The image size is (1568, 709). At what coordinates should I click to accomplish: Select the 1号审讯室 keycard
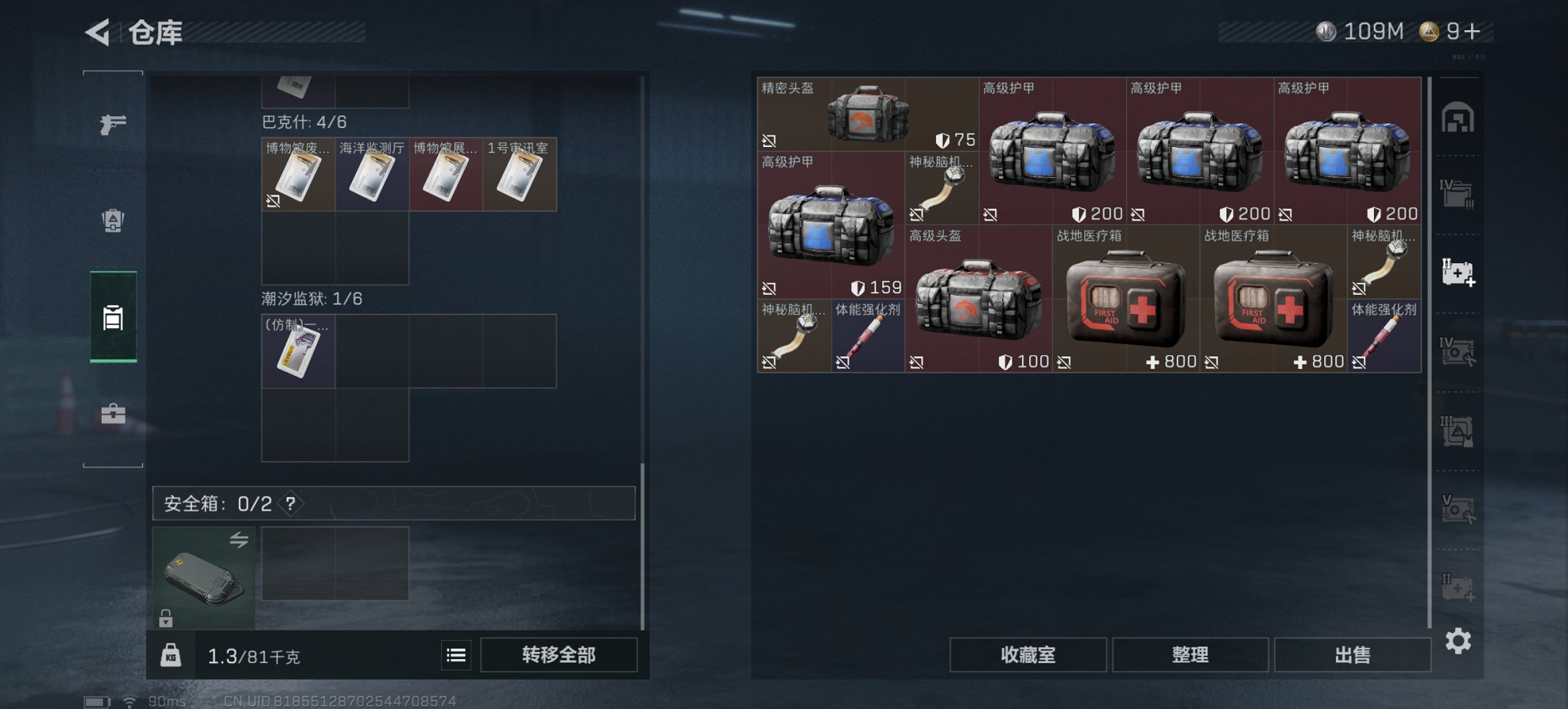519,175
